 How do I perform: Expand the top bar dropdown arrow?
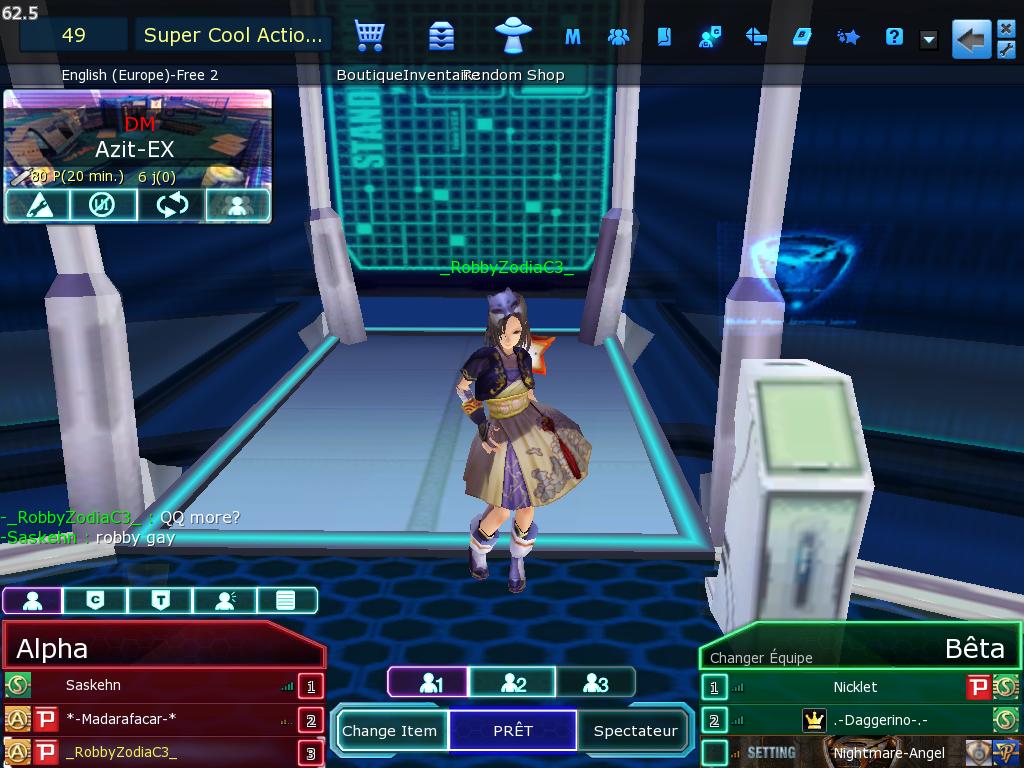tap(929, 39)
